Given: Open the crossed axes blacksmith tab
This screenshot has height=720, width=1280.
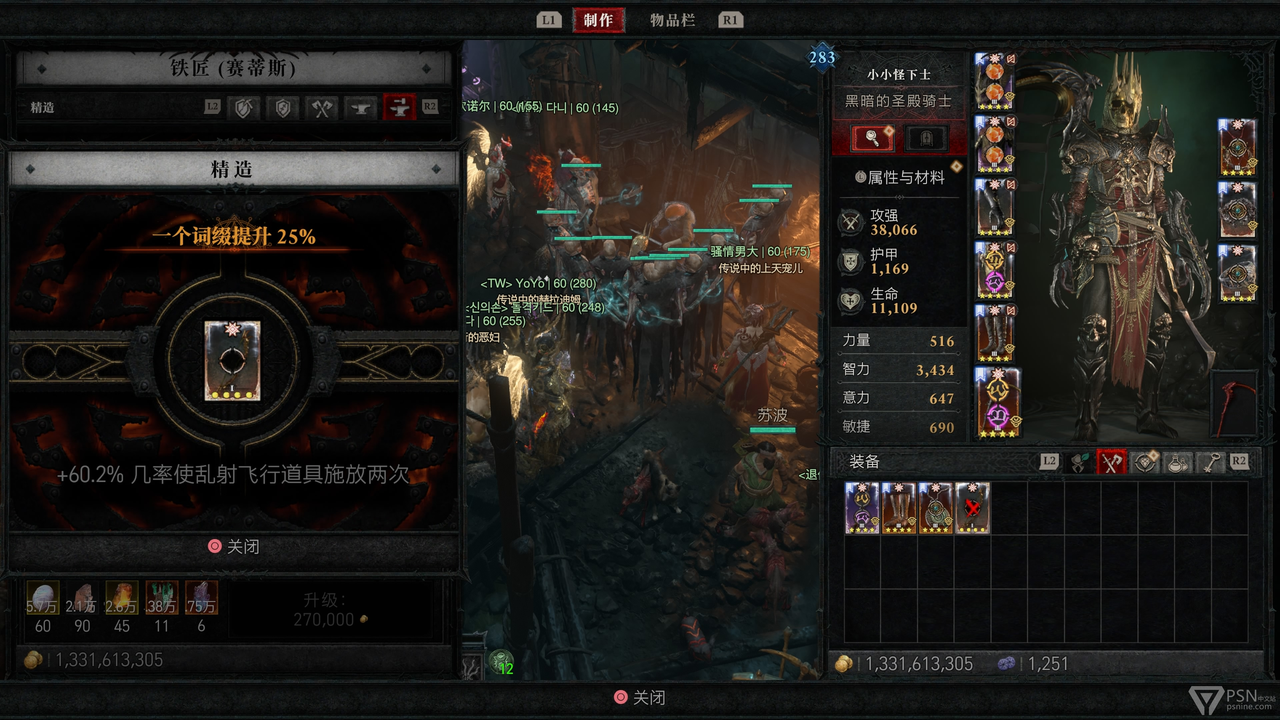Looking at the screenshot, I should pyautogui.click(x=322, y=107).
